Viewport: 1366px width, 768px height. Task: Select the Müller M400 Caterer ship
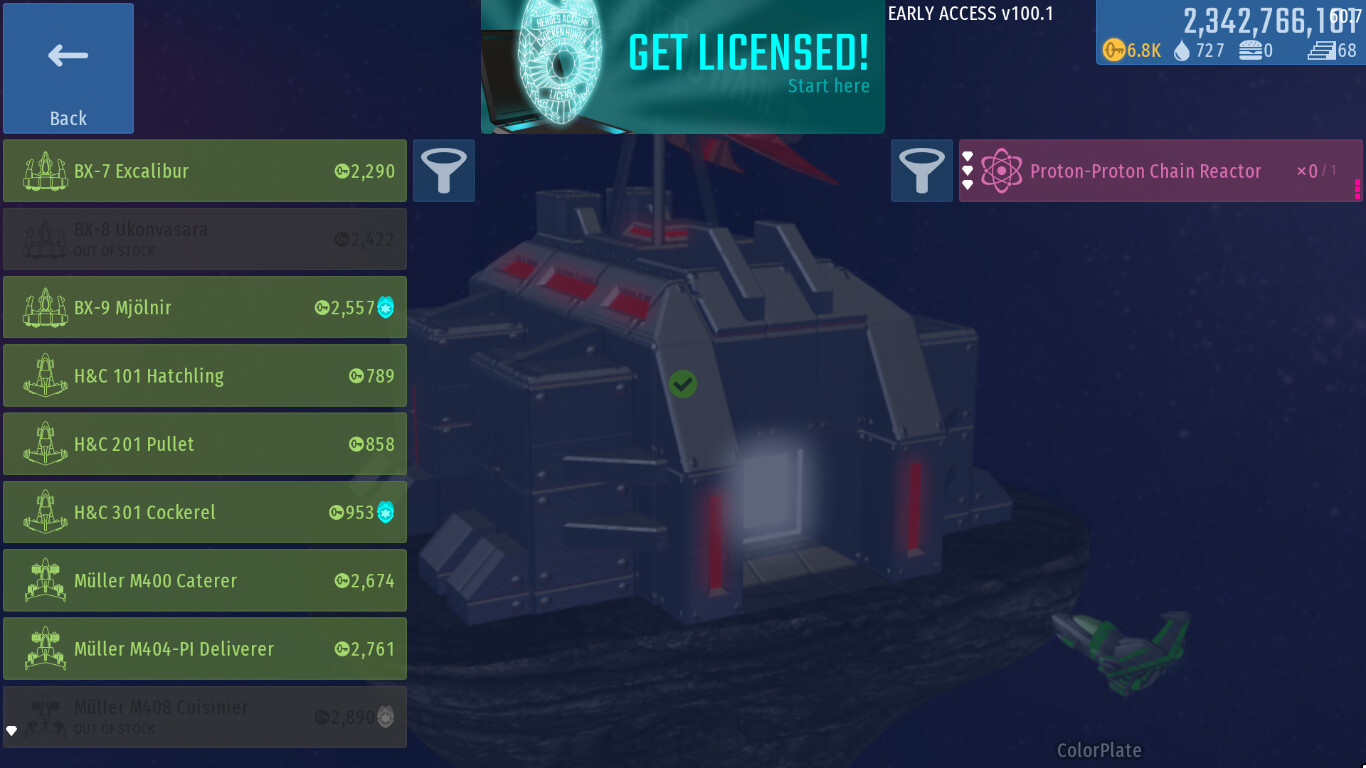[x=205, y=580]
